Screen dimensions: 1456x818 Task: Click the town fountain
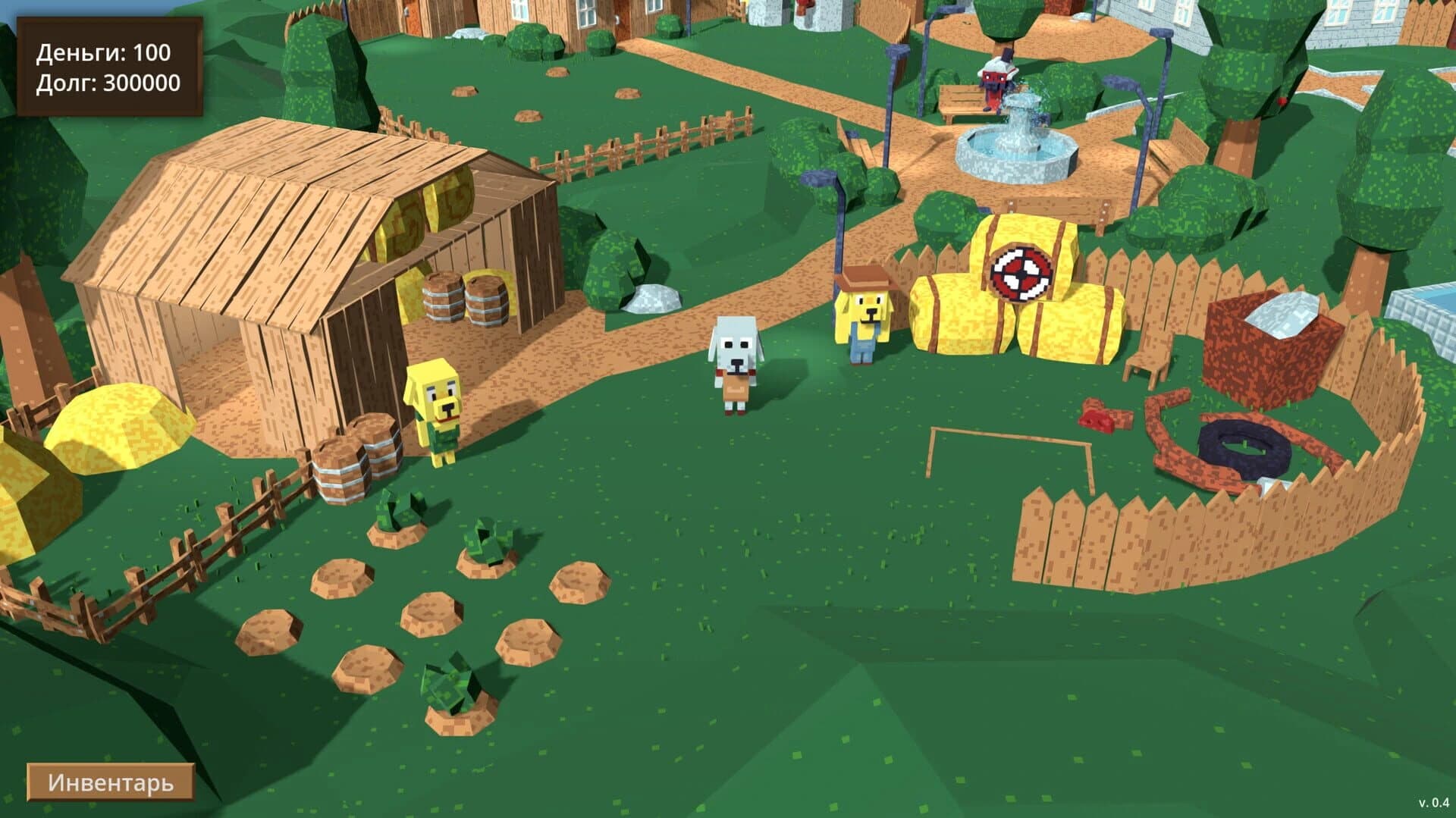pyautogui.click(x=1016, y=140)
